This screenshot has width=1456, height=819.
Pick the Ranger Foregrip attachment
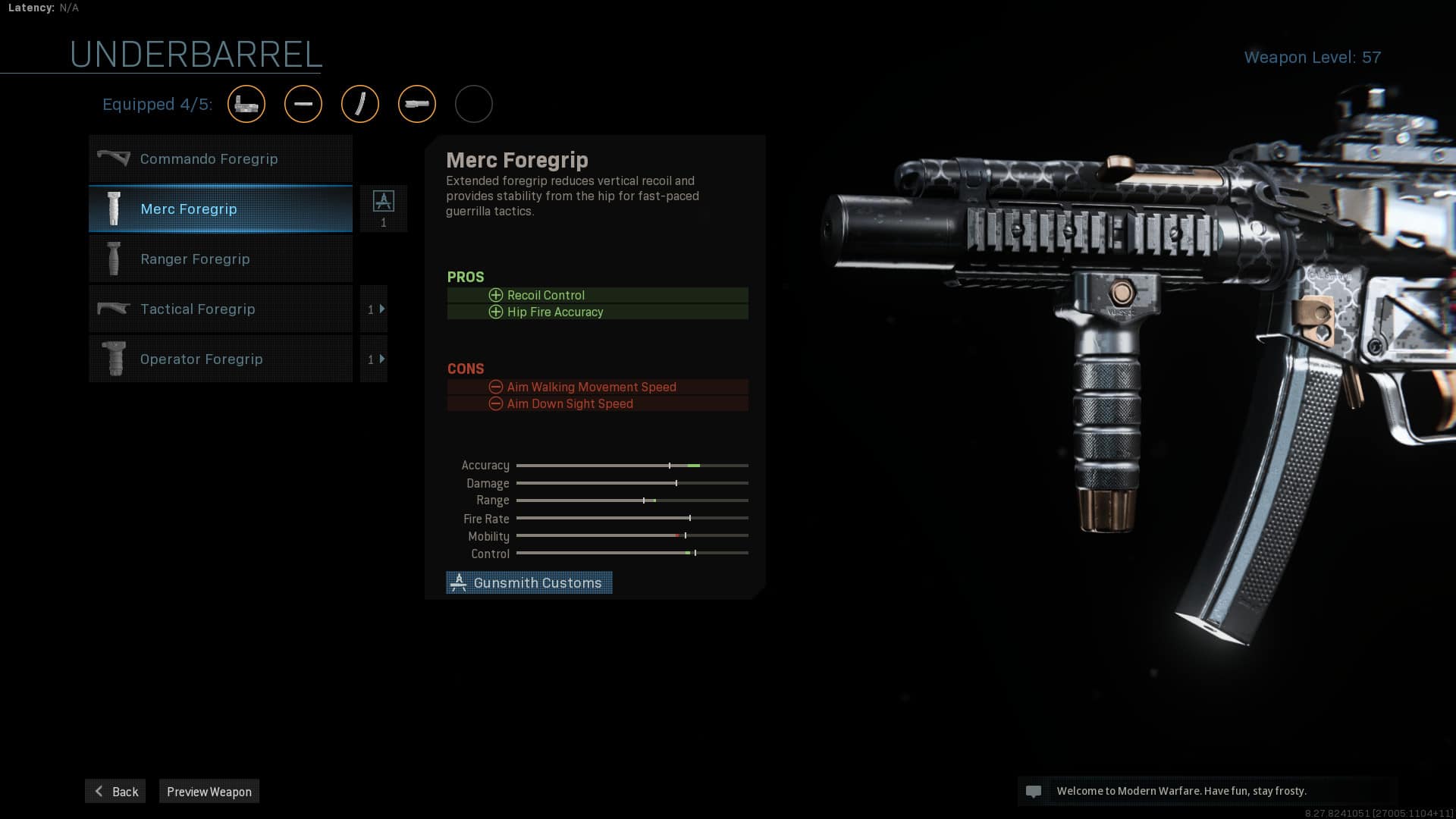pos(220,259)
